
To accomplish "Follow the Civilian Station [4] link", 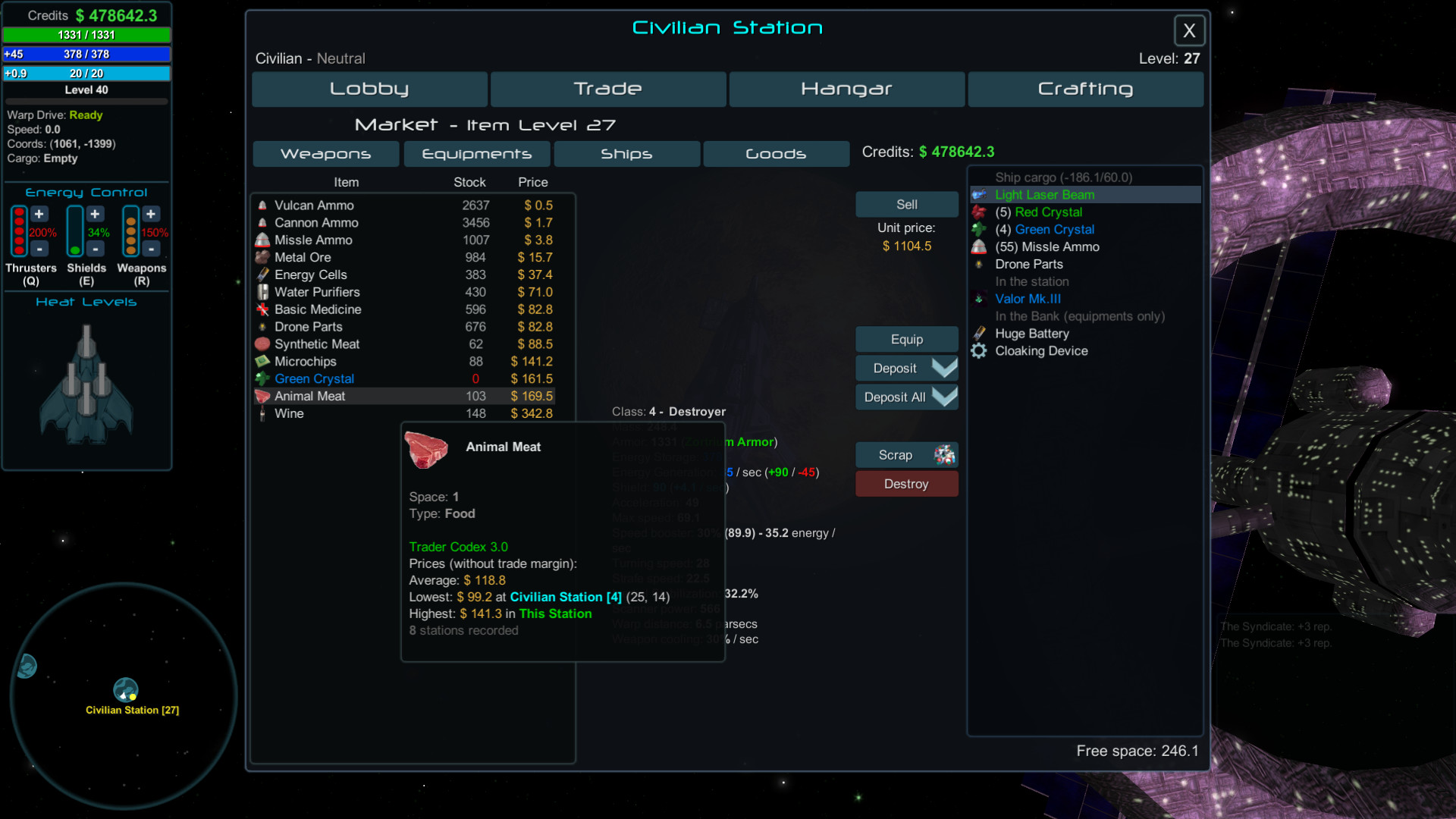I will click(565, 597).
